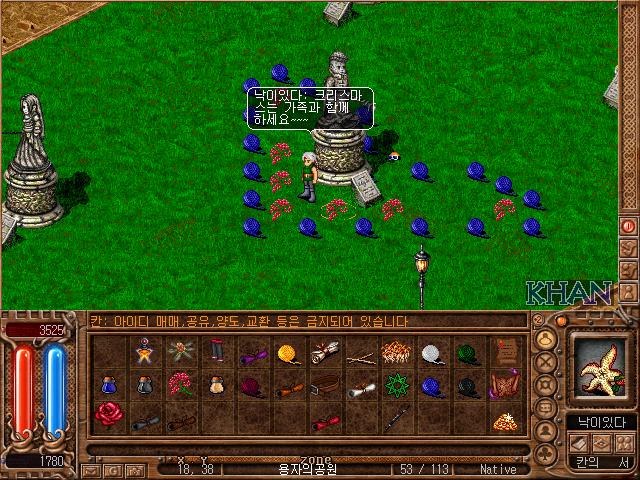Select the blue potion flask slot
This screenshot has width=640, height=480.
click(x=108, y=385)
